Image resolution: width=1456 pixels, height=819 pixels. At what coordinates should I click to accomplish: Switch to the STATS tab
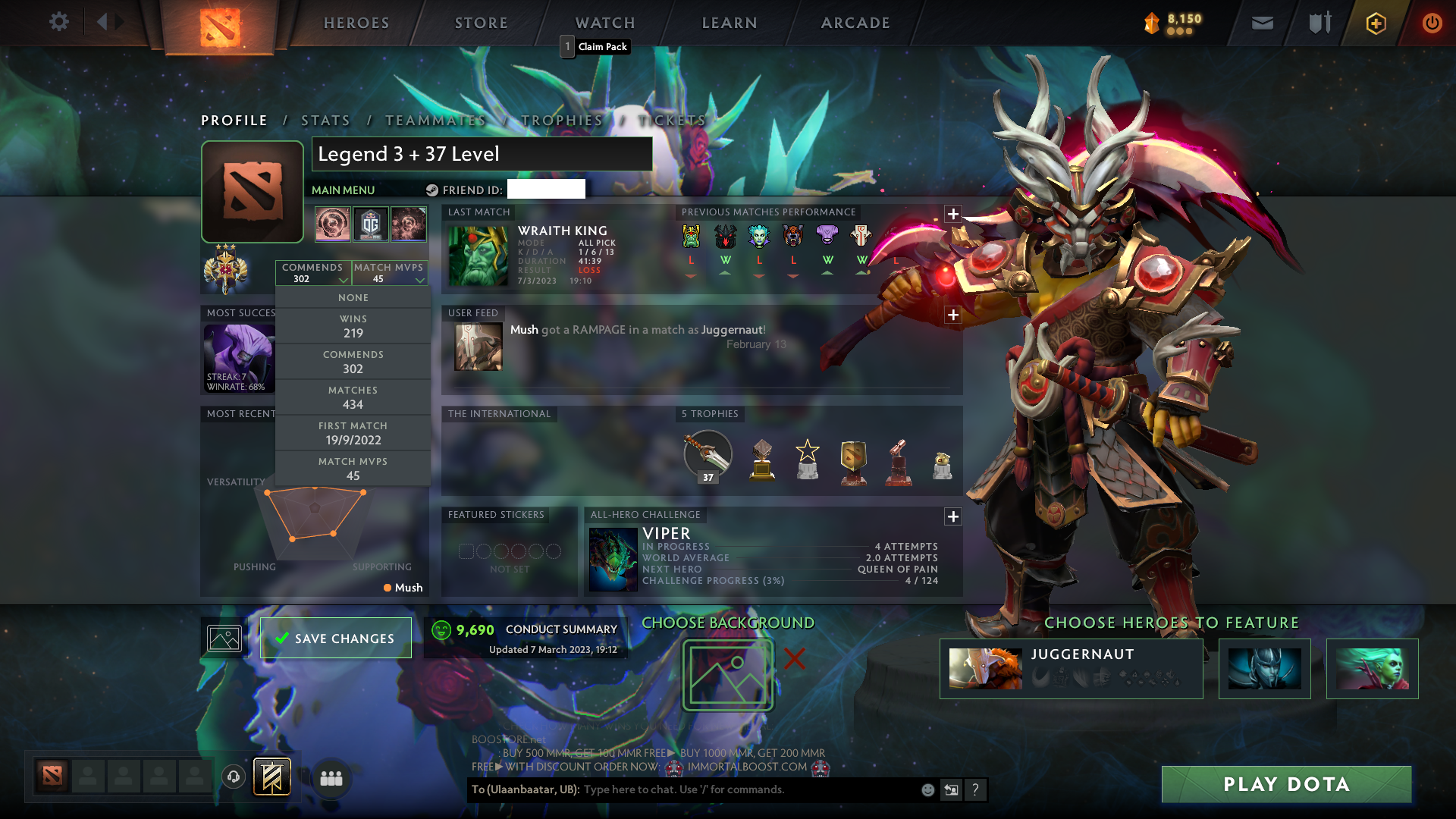tap(325, 120)
